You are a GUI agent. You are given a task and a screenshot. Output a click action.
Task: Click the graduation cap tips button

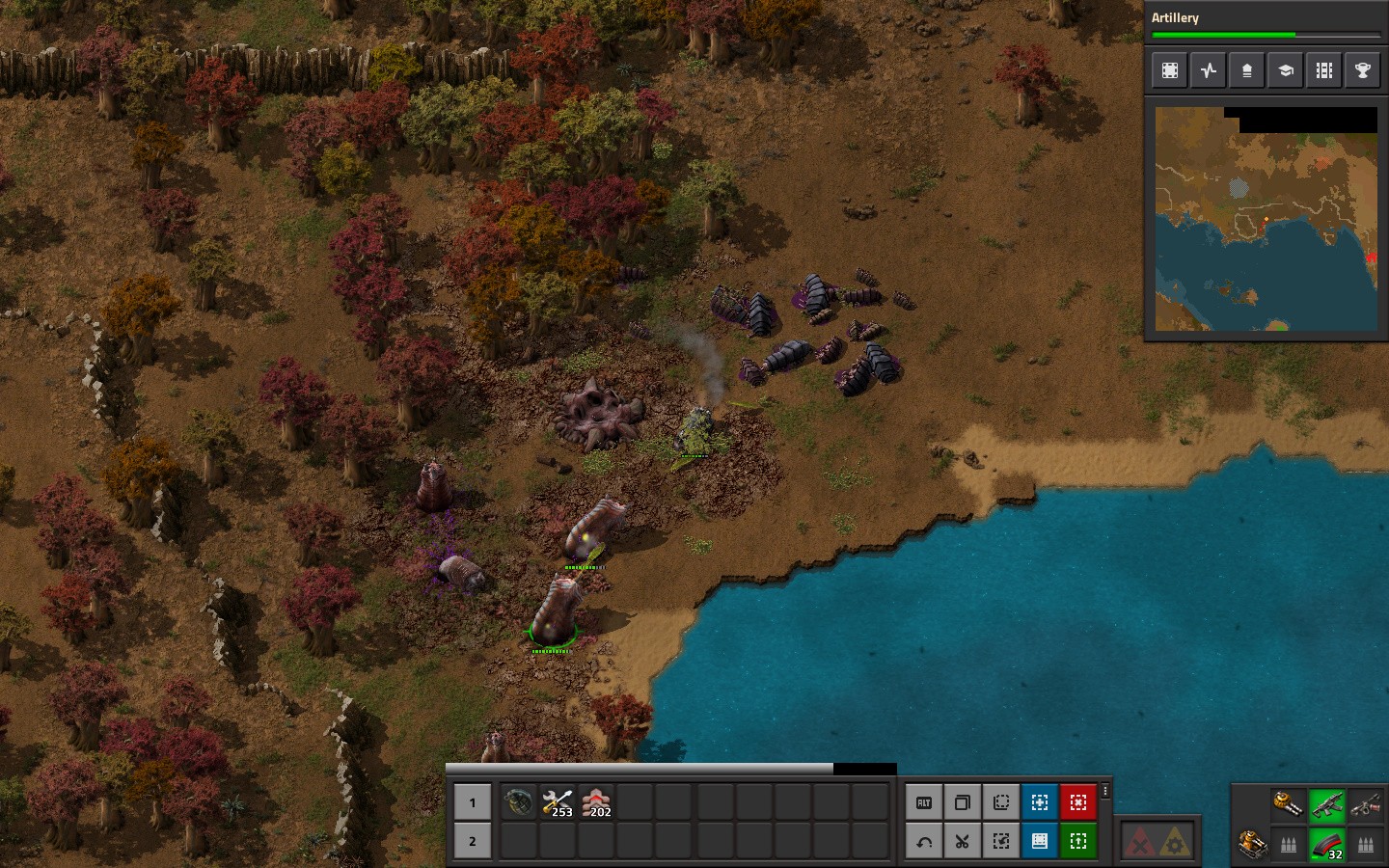coord(1286,70)
